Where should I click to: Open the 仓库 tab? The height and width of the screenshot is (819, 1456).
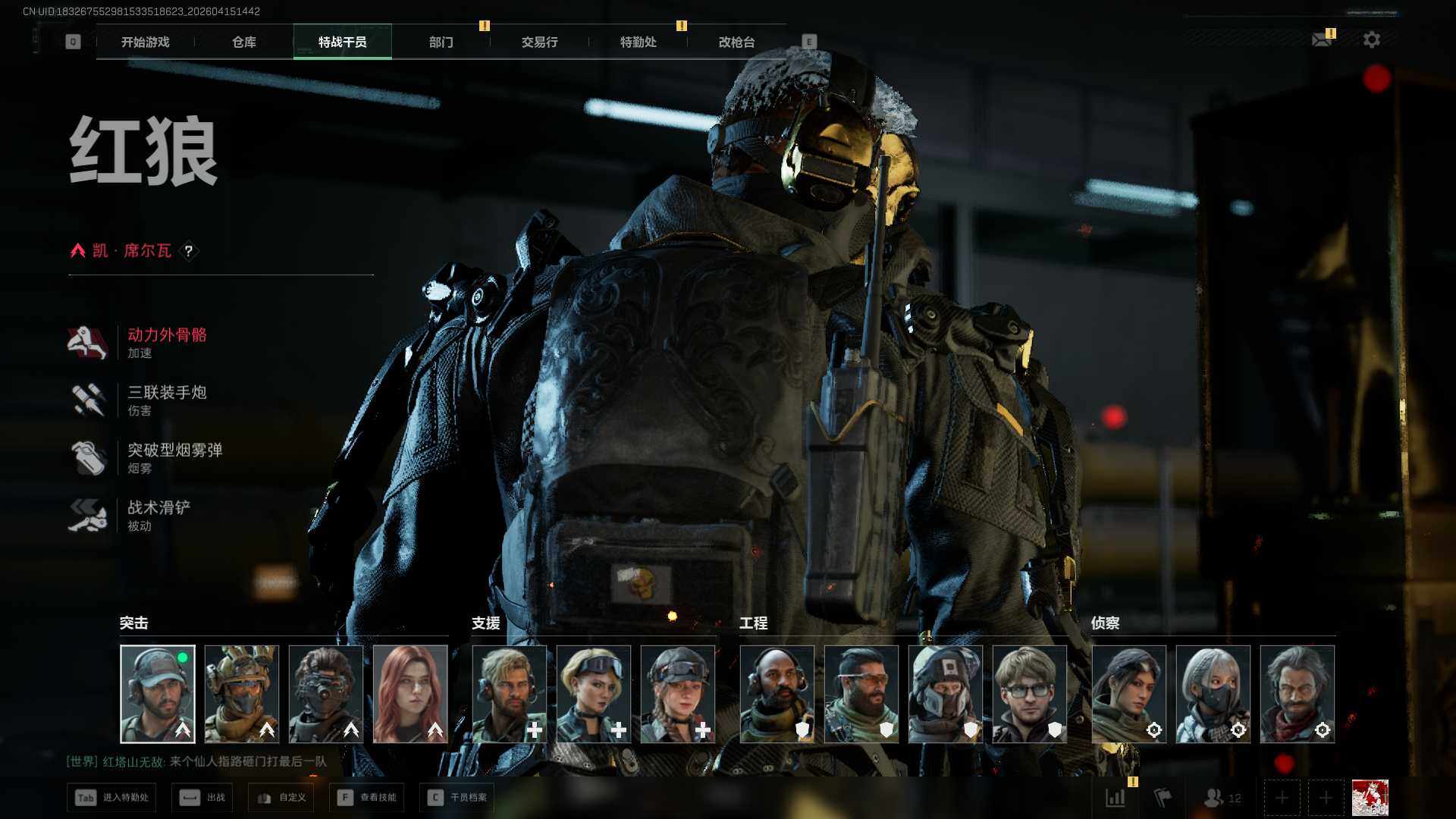tap(243, 42)
